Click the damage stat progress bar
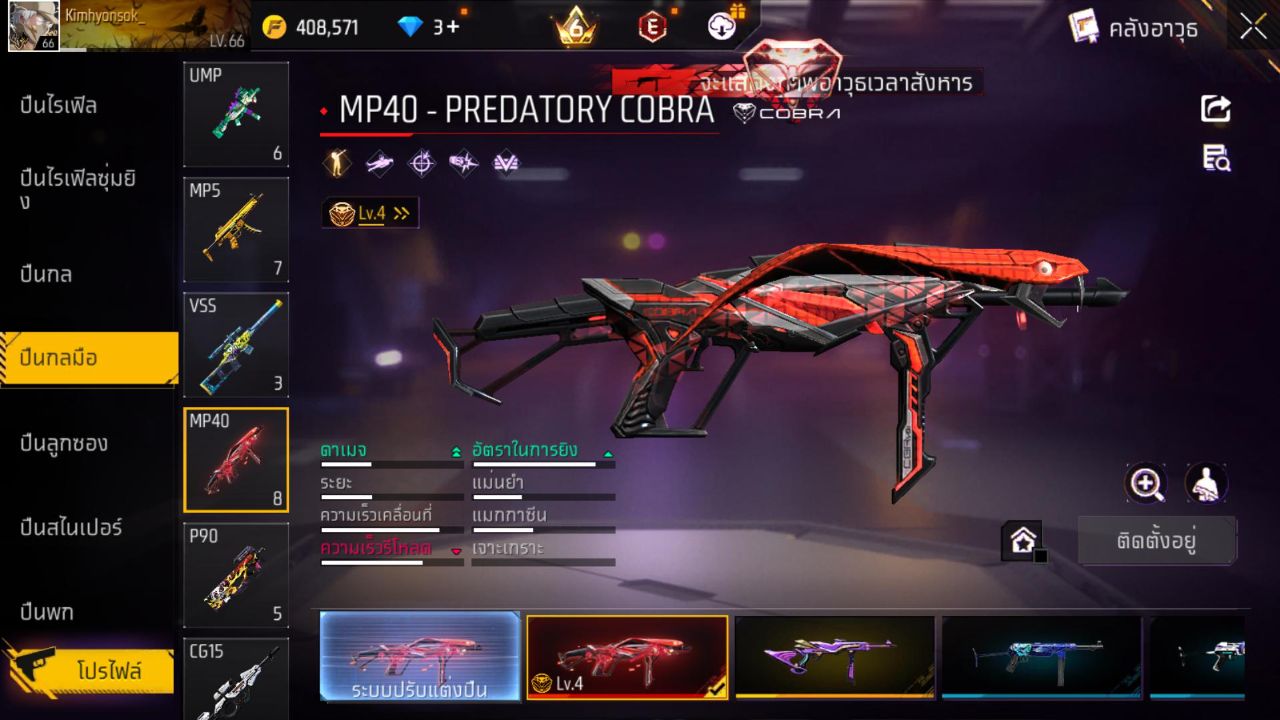Viewport: 1280px width, 720px height. tap(388, 465)
